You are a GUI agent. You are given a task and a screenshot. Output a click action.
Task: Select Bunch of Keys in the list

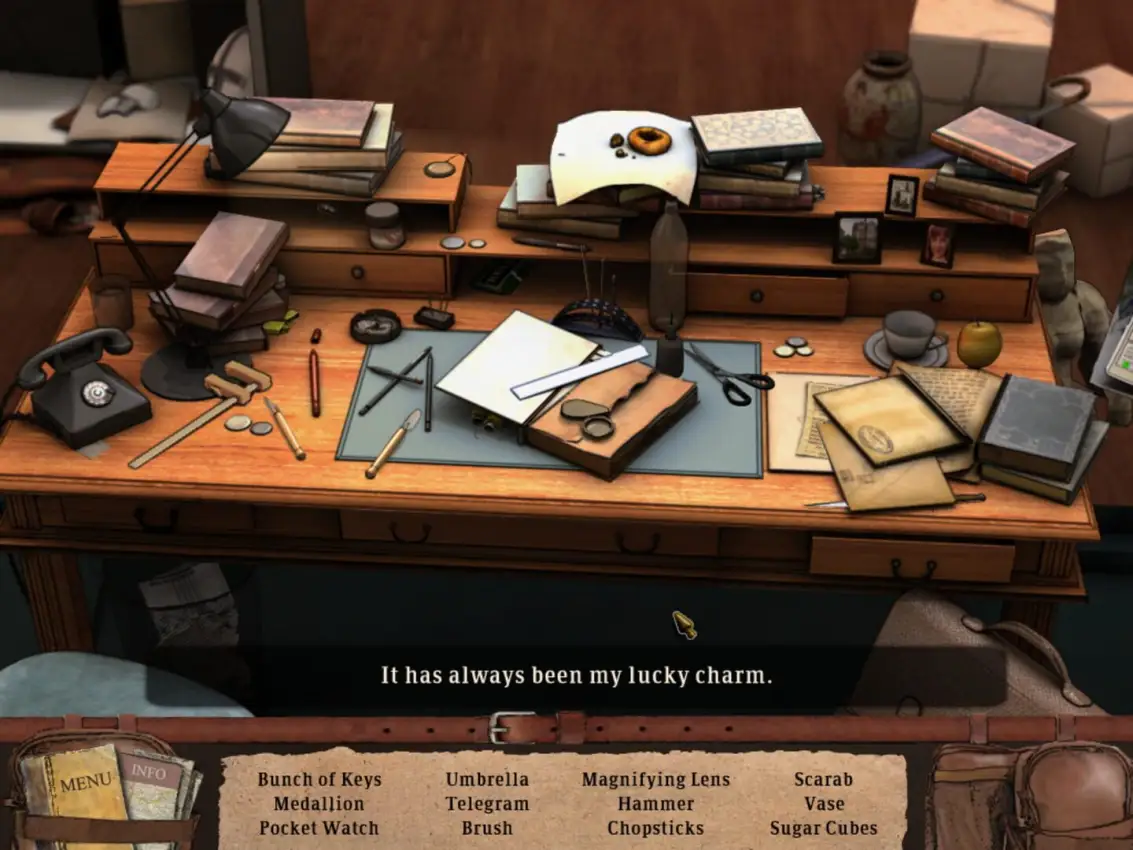319,780
